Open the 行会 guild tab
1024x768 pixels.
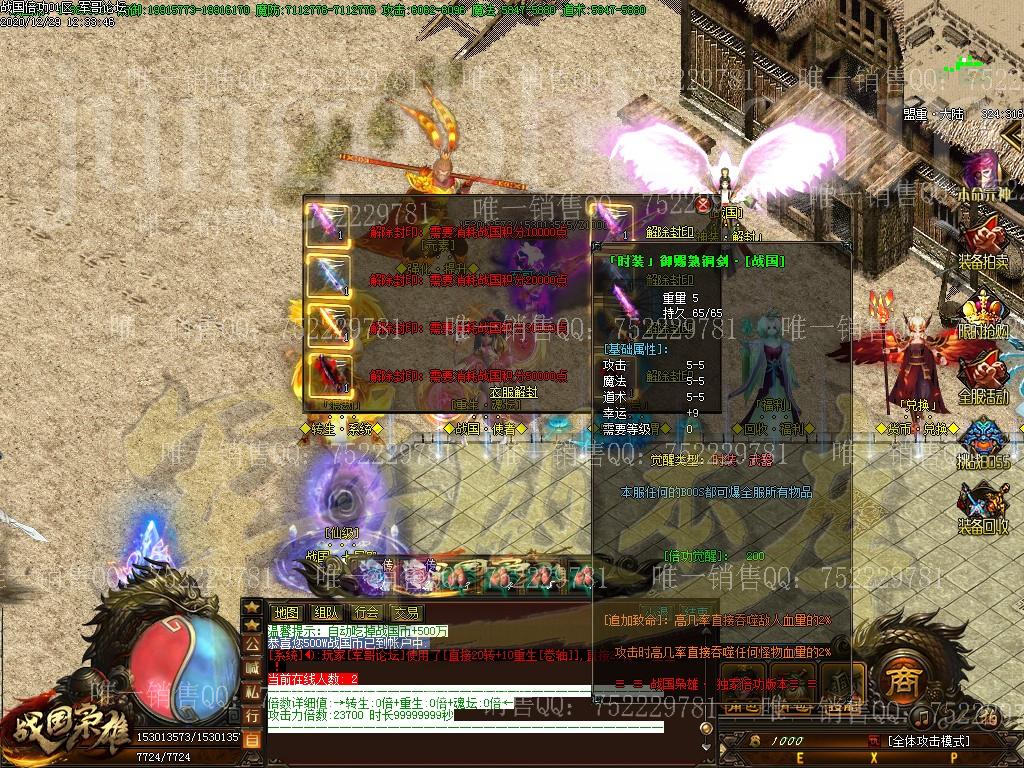click(366, 612)
